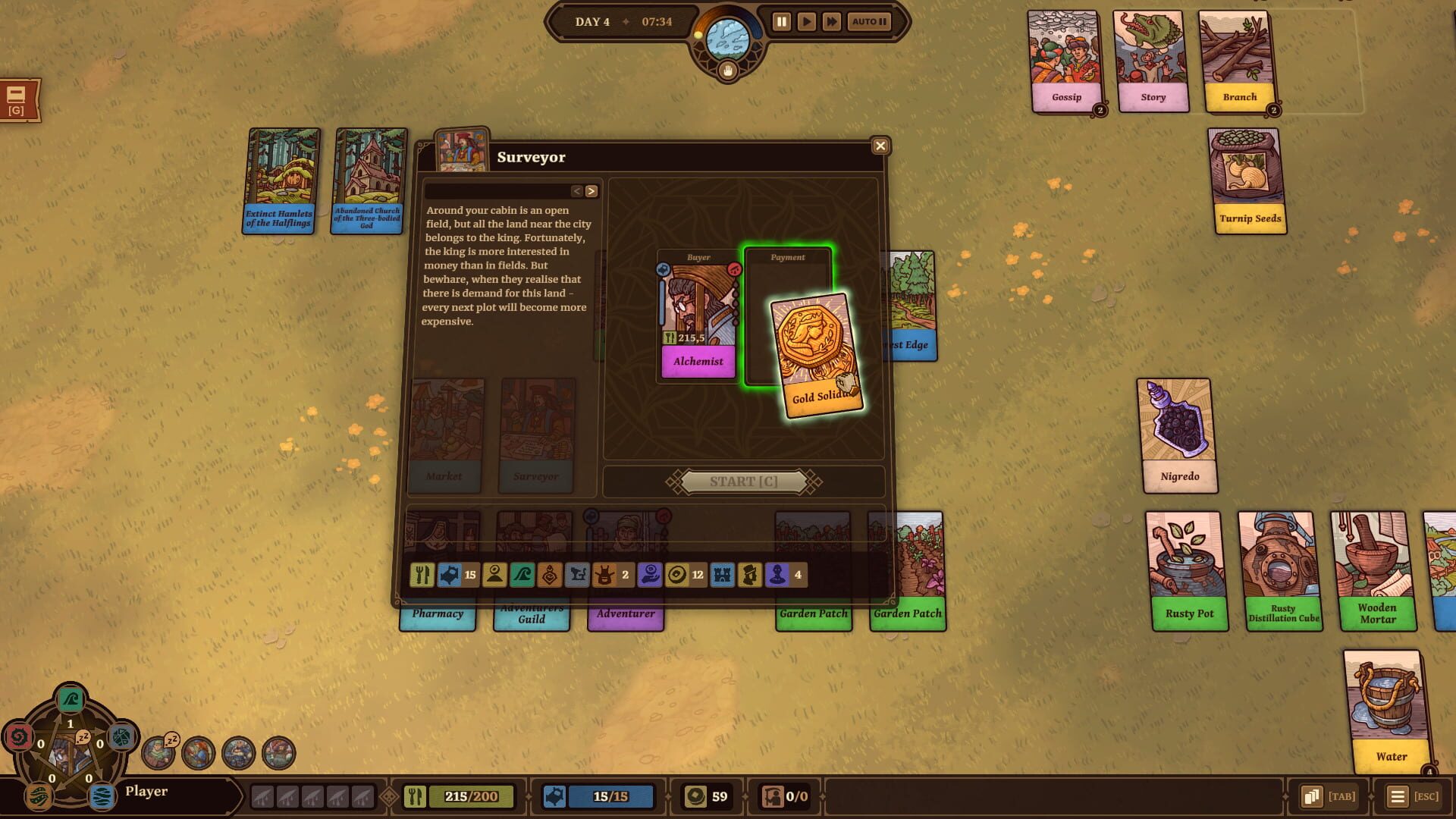The image size is (1456, 819).
Task: Toggle the red knight resource filter showing 2
Action: click(604, 575)
